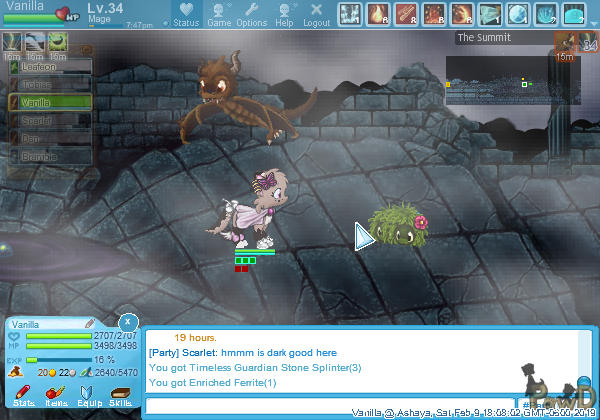Viewport: 600px width, 420px height.
Task: Open the Skills book tab
Action: (120, 395)
